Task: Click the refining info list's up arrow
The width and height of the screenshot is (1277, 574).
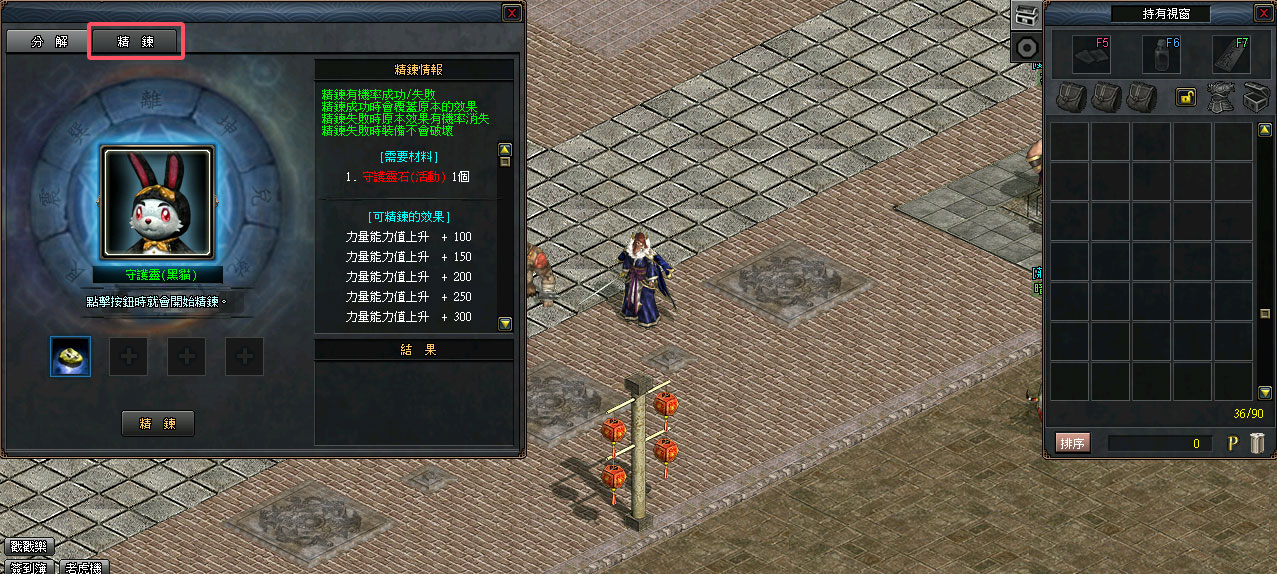Action: 505,148
